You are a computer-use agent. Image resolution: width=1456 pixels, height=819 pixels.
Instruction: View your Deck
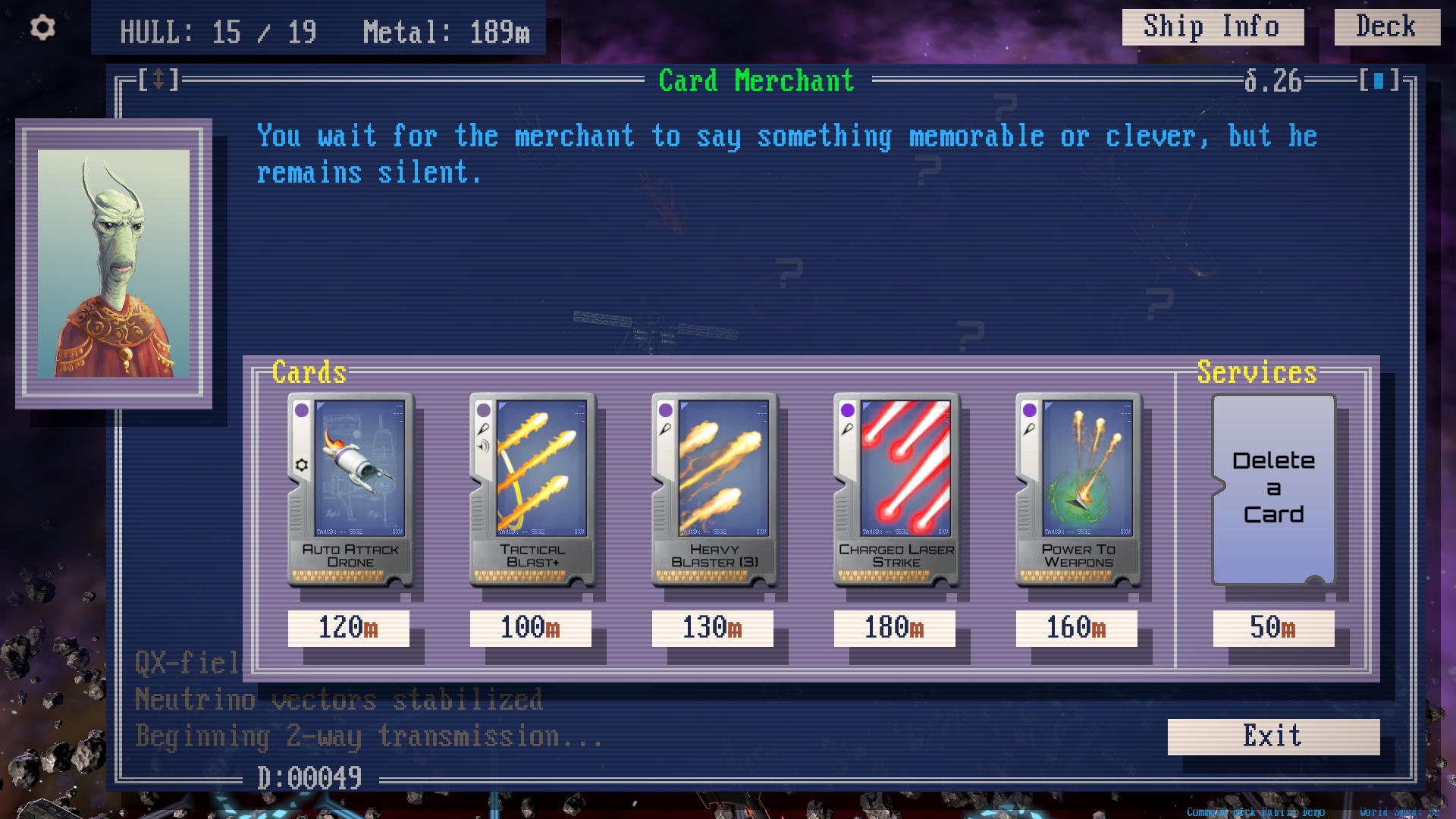1386,27
